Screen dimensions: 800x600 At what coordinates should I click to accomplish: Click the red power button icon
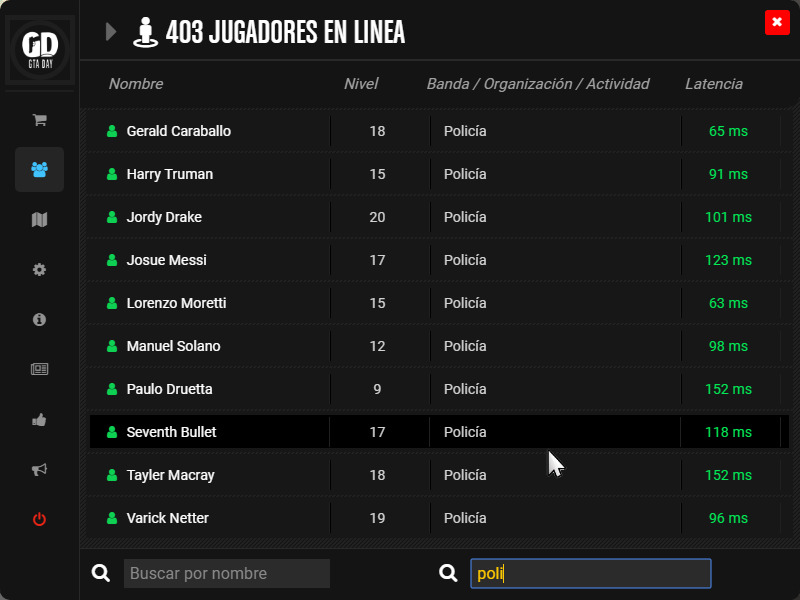(40, 519)
